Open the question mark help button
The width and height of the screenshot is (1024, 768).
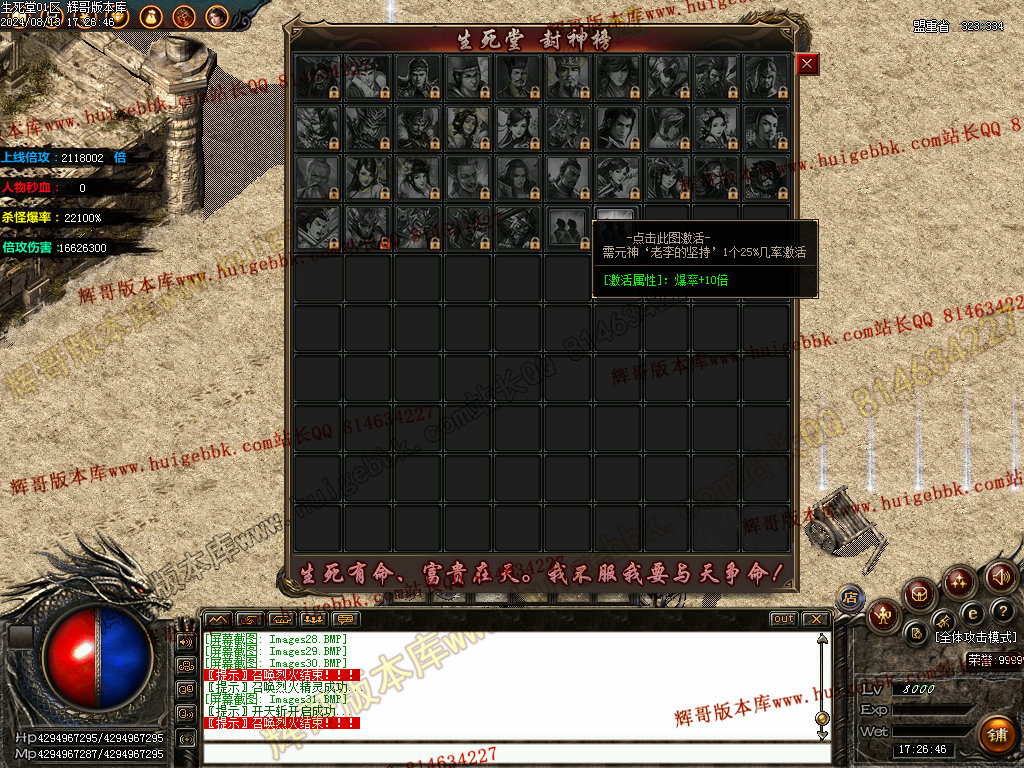pos(1003,610)
